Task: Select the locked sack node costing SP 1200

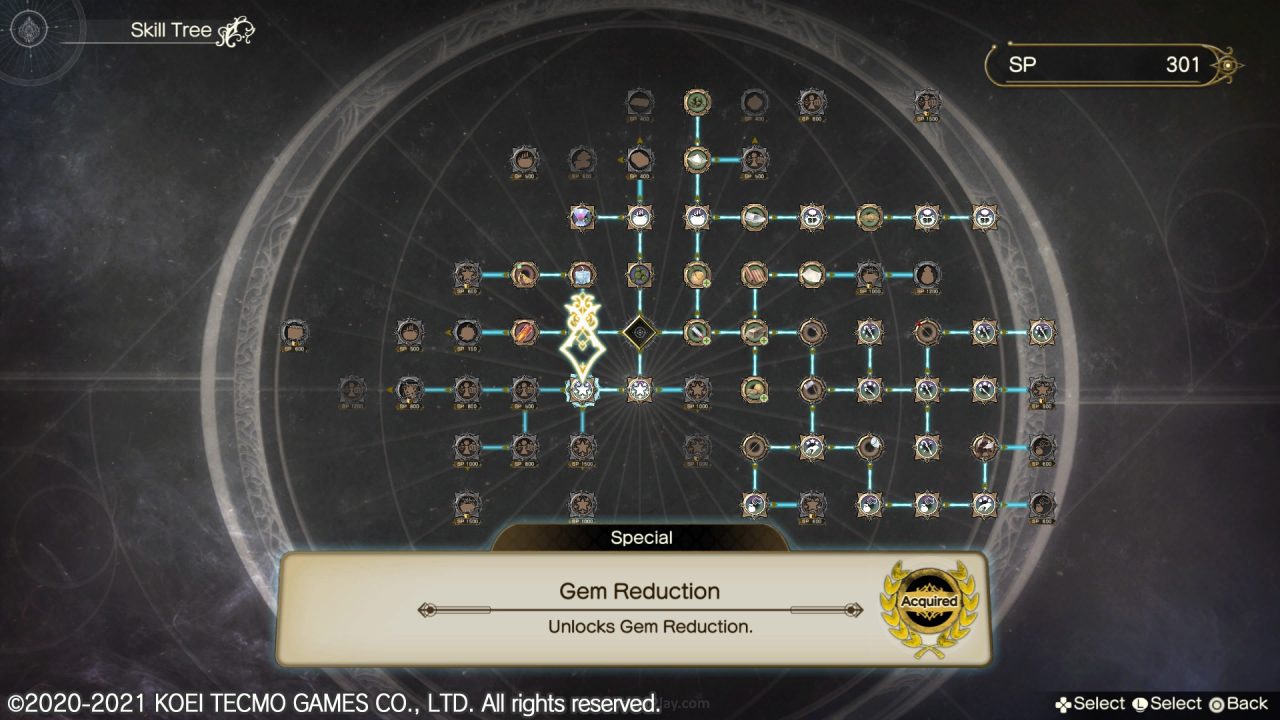Action: pyautogui.click(x=927, y=274)
